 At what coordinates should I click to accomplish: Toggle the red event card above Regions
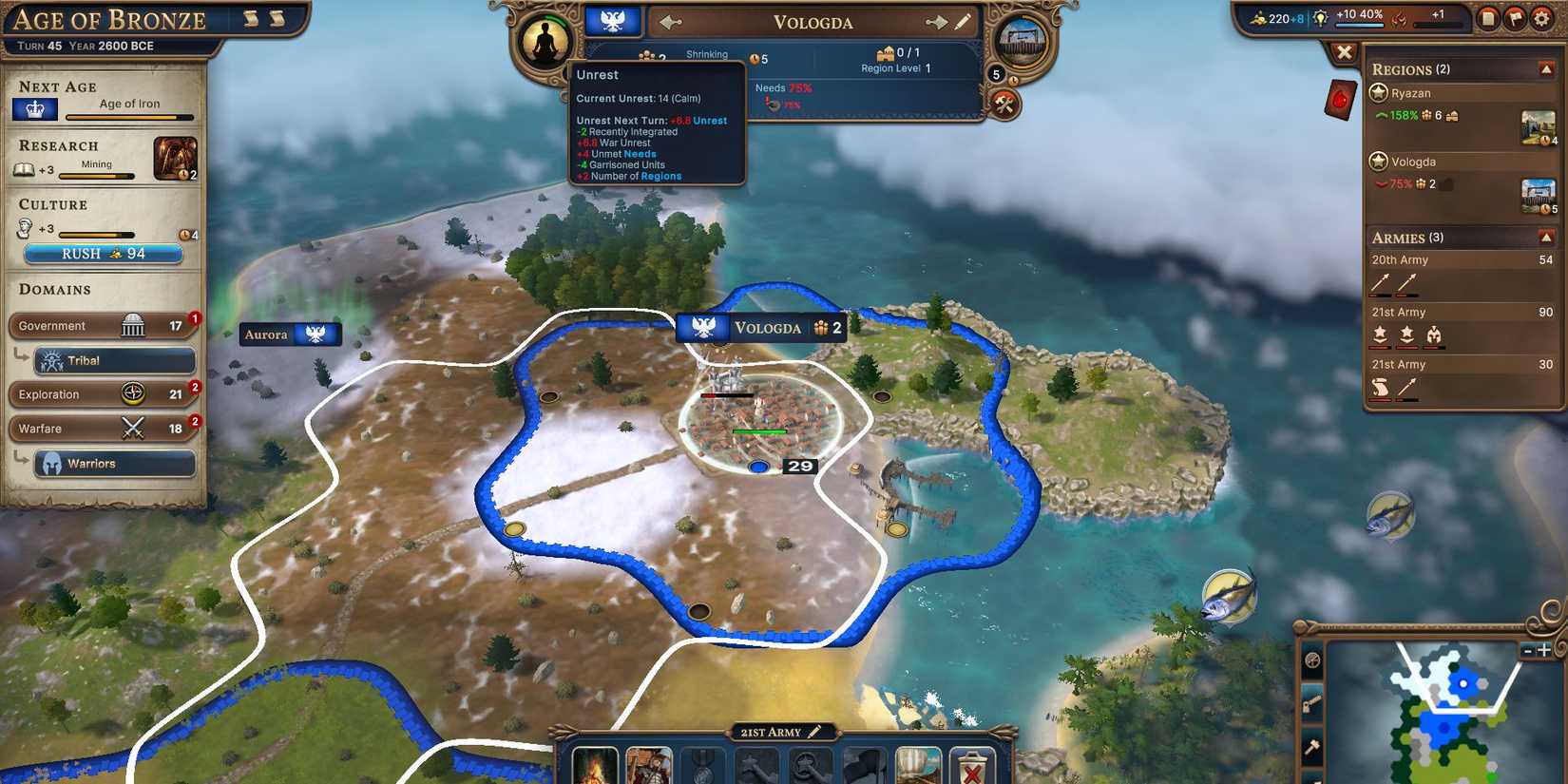tap(1339, 99)
